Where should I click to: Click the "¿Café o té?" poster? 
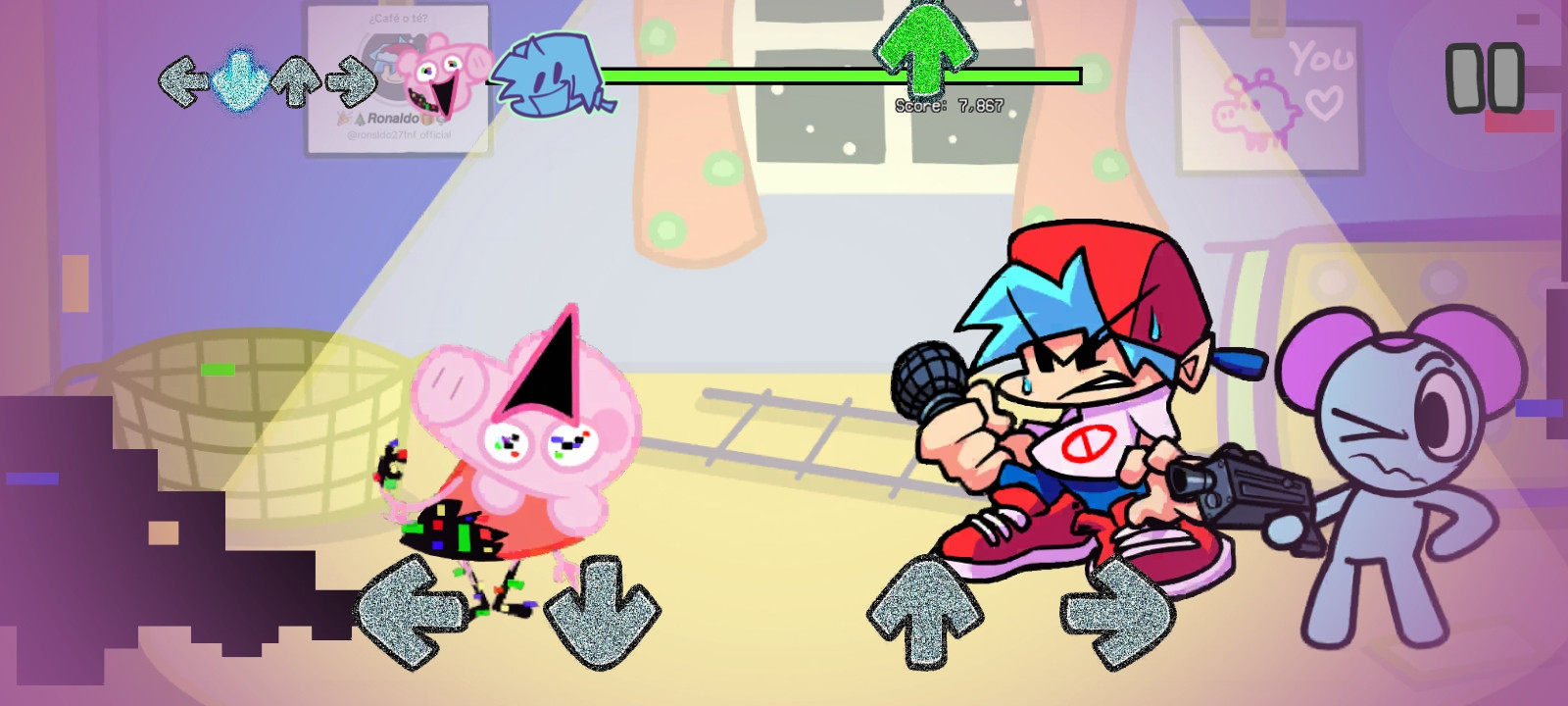pos(400,17)
